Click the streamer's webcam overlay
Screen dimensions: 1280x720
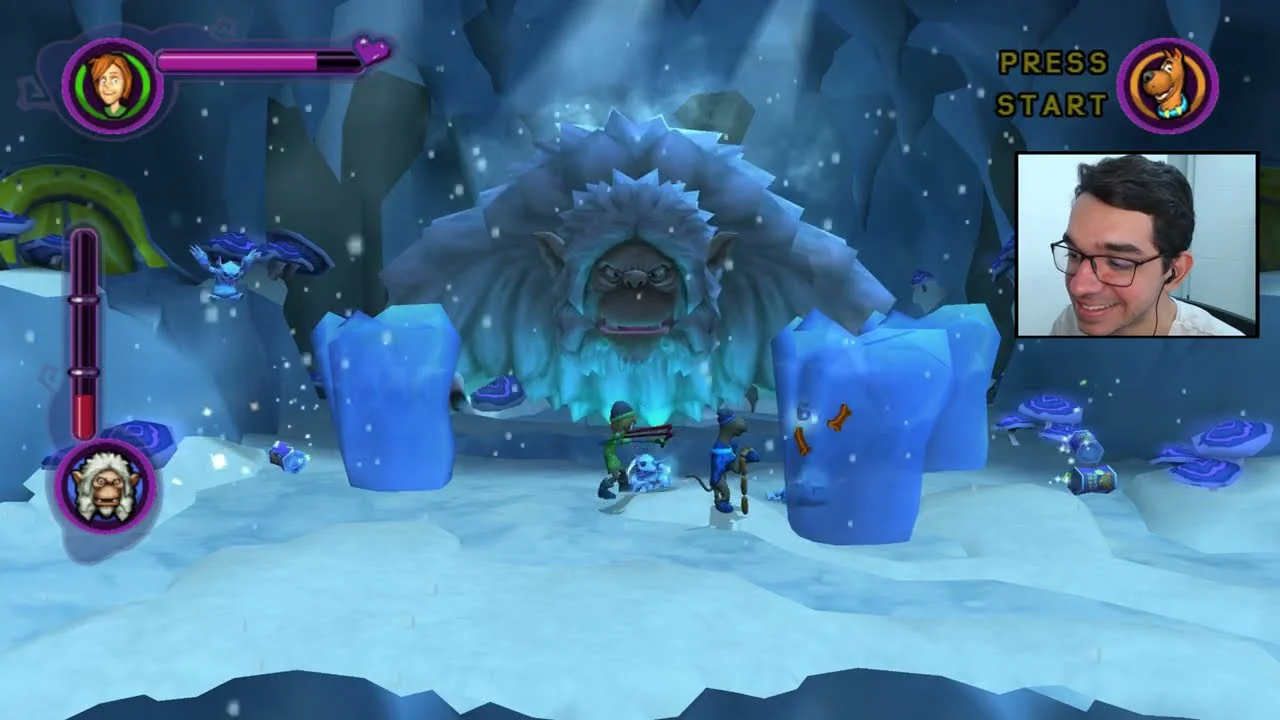coord(1137,245)
